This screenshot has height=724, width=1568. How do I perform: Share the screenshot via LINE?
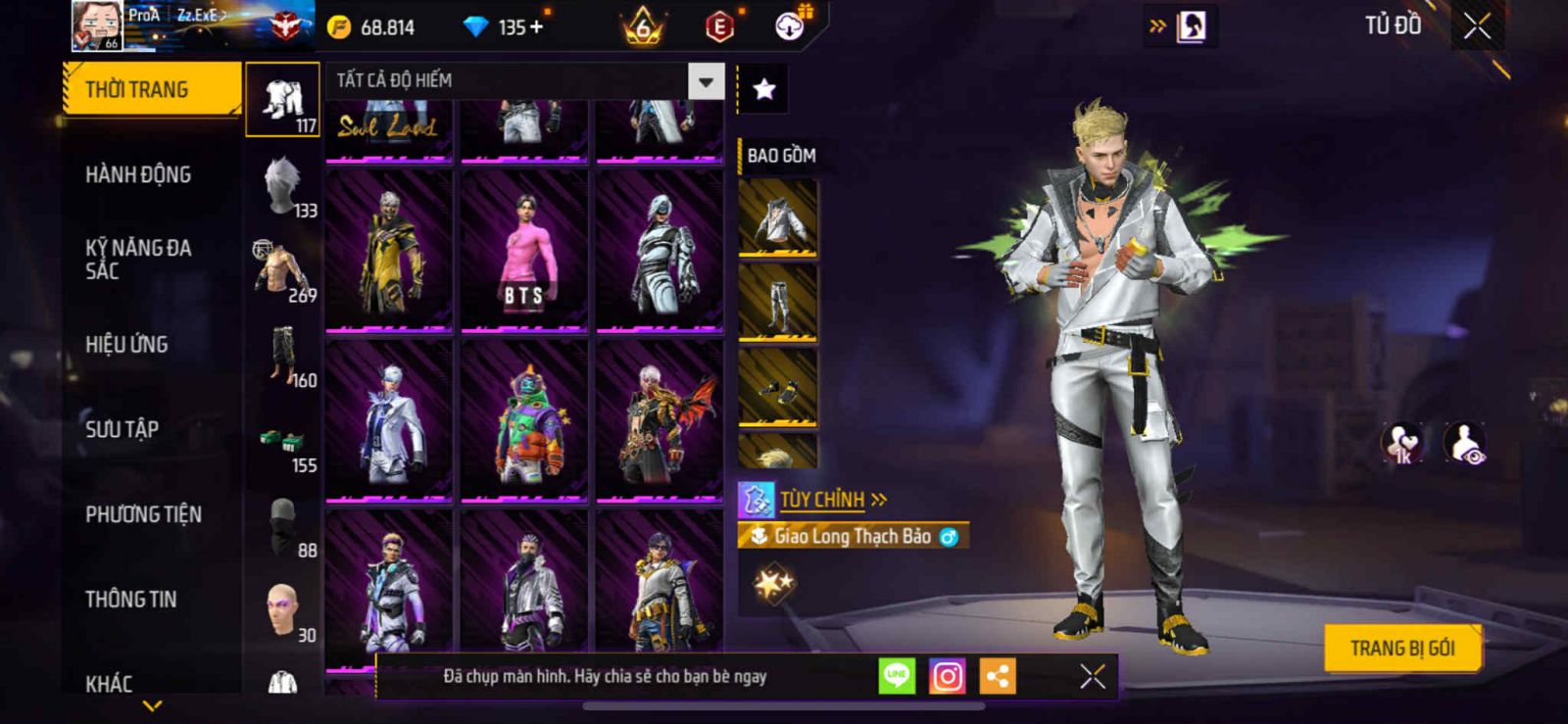(x=897, y=676)
